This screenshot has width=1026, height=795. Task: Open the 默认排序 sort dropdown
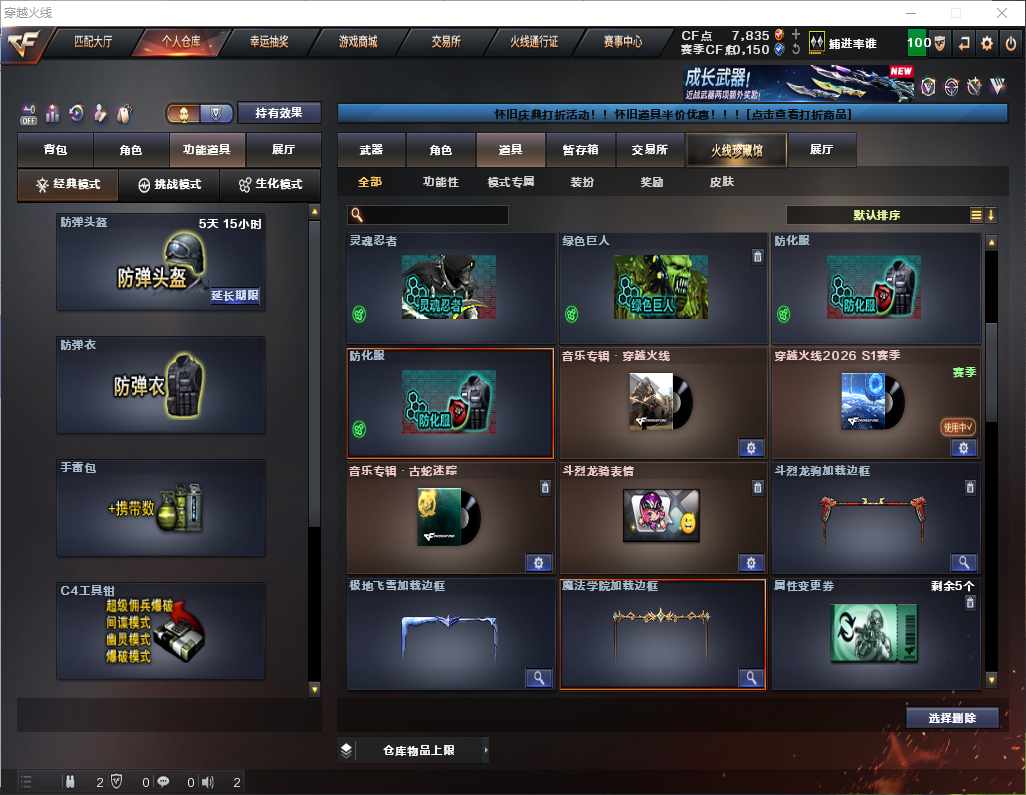pos(875,215)
